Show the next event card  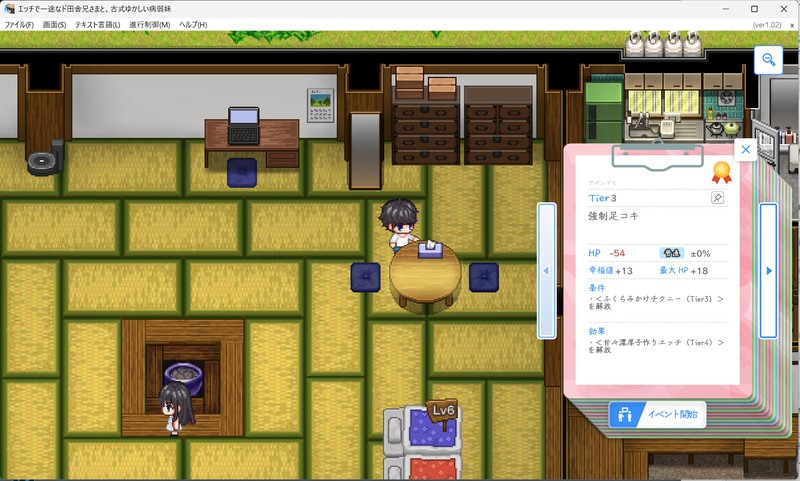pos(768,270)
